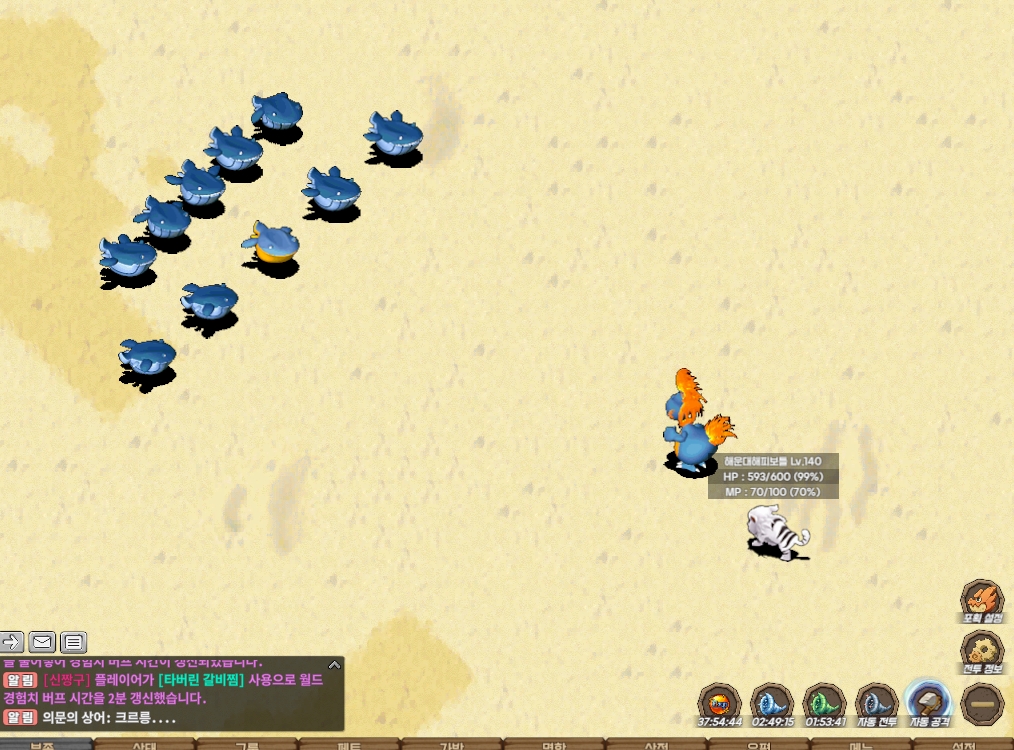Open the 포획 설정 capture settings
This screenshot has height=750, width=1014.
(981, 601)
